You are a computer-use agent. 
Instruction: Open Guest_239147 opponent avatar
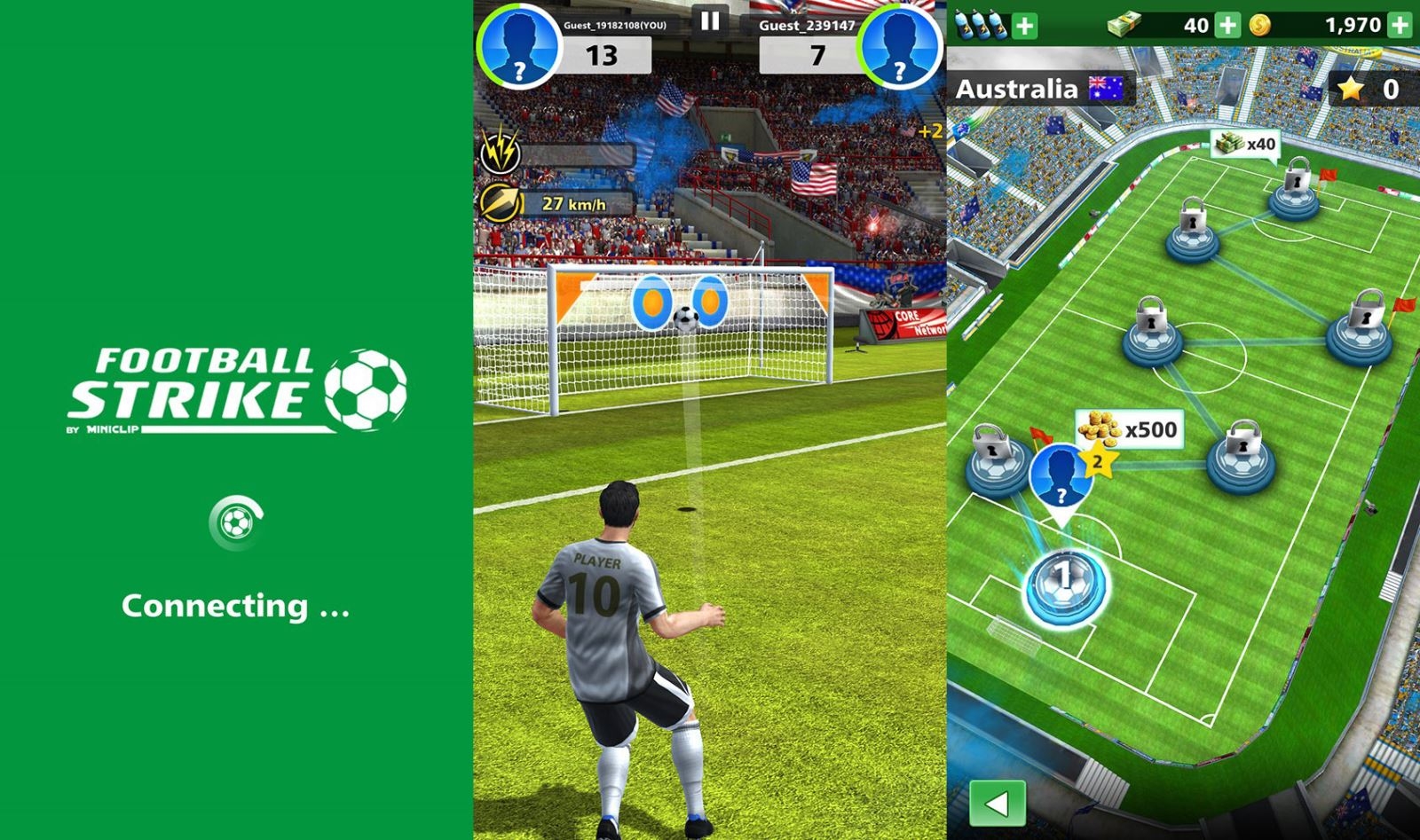[x=899, y=43]
